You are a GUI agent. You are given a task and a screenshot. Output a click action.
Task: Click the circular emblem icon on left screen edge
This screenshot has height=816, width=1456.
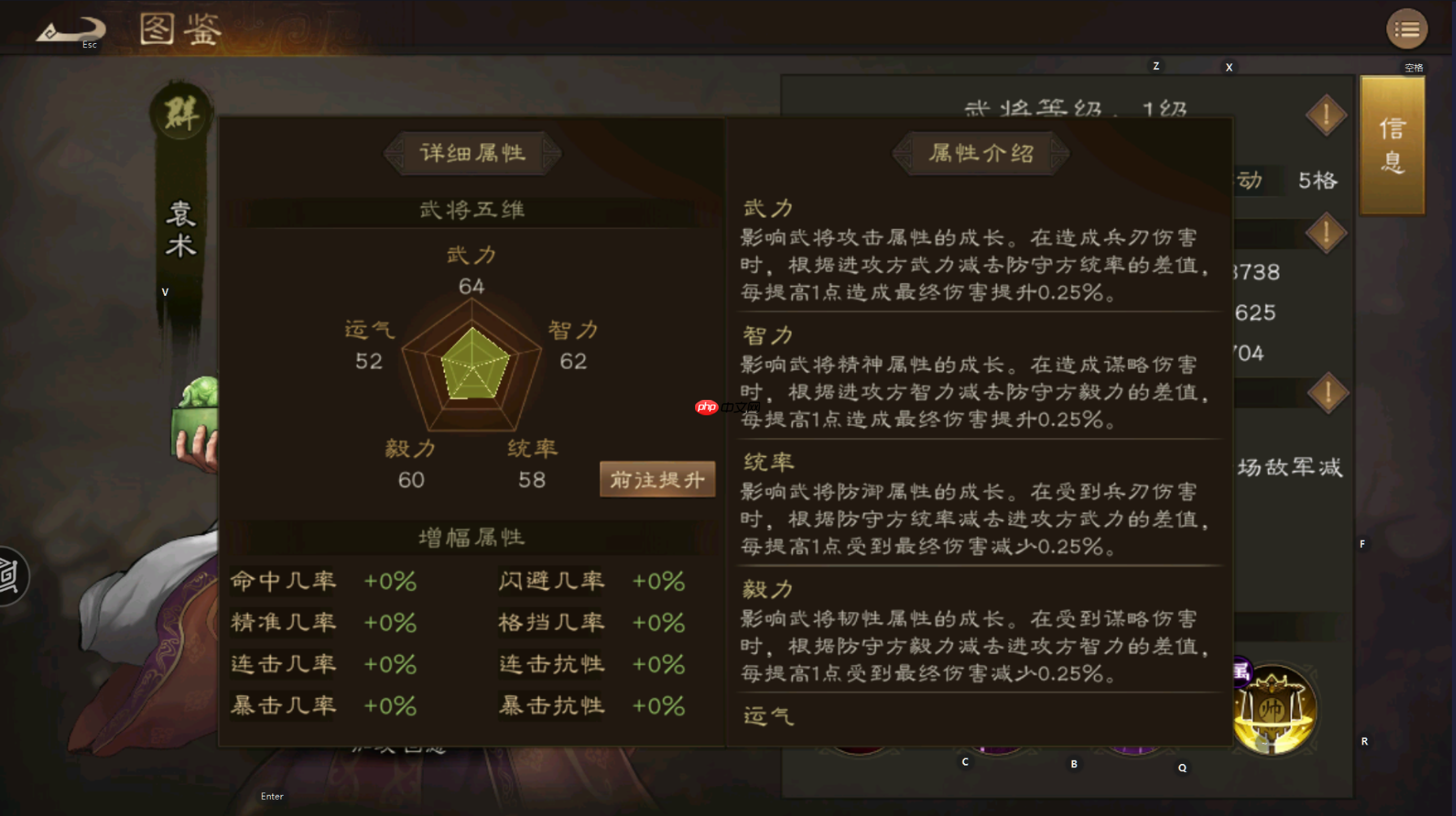pyautogui.click(x=8, y=575)
